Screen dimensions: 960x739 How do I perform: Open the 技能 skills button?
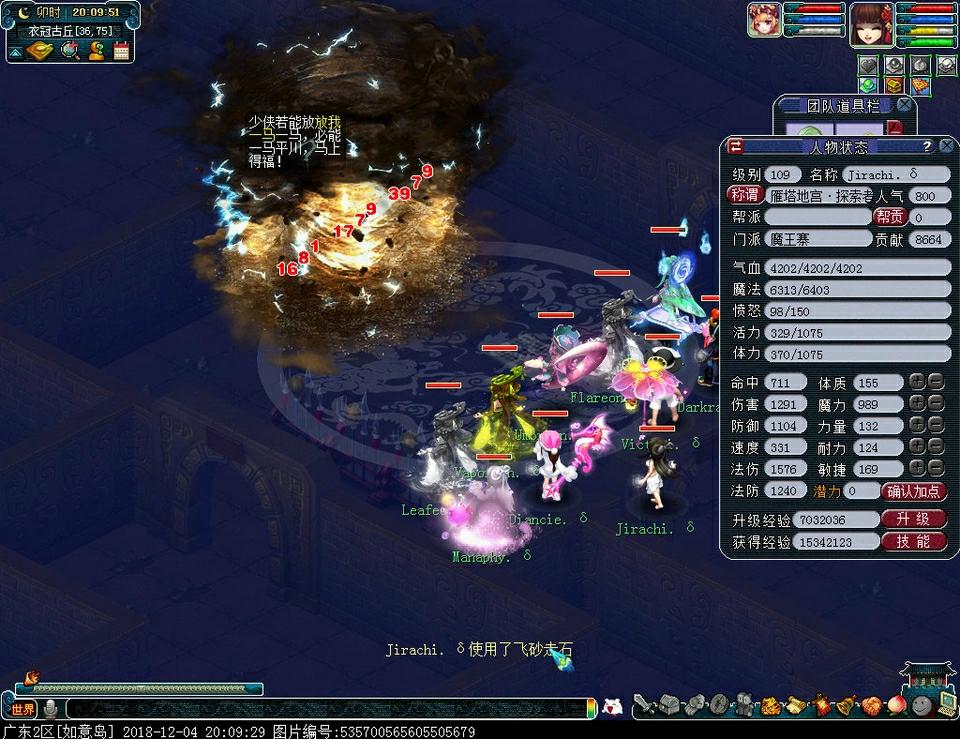click(x=913, y=541)
